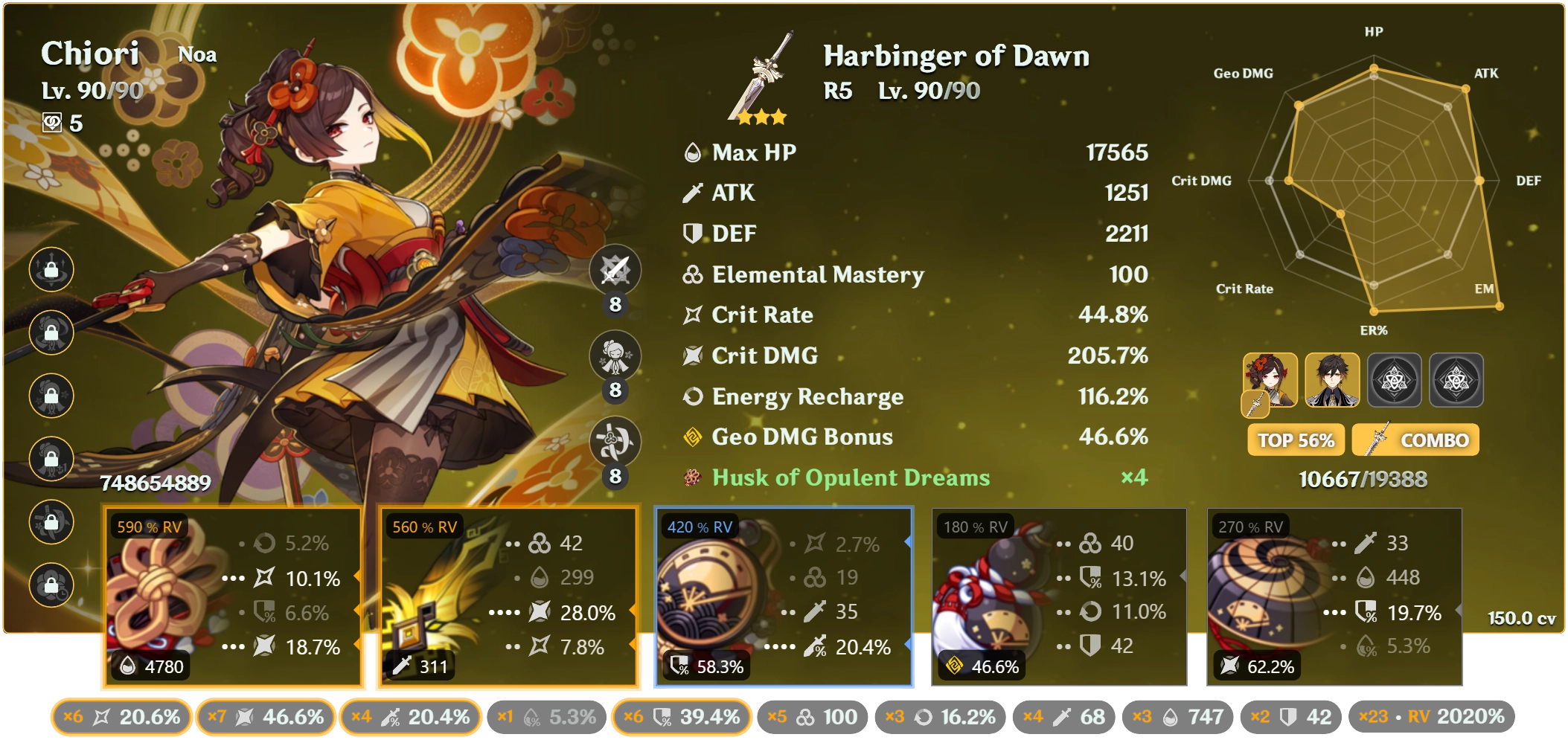Click the TOP 56% button

(x=1295, y=440)
